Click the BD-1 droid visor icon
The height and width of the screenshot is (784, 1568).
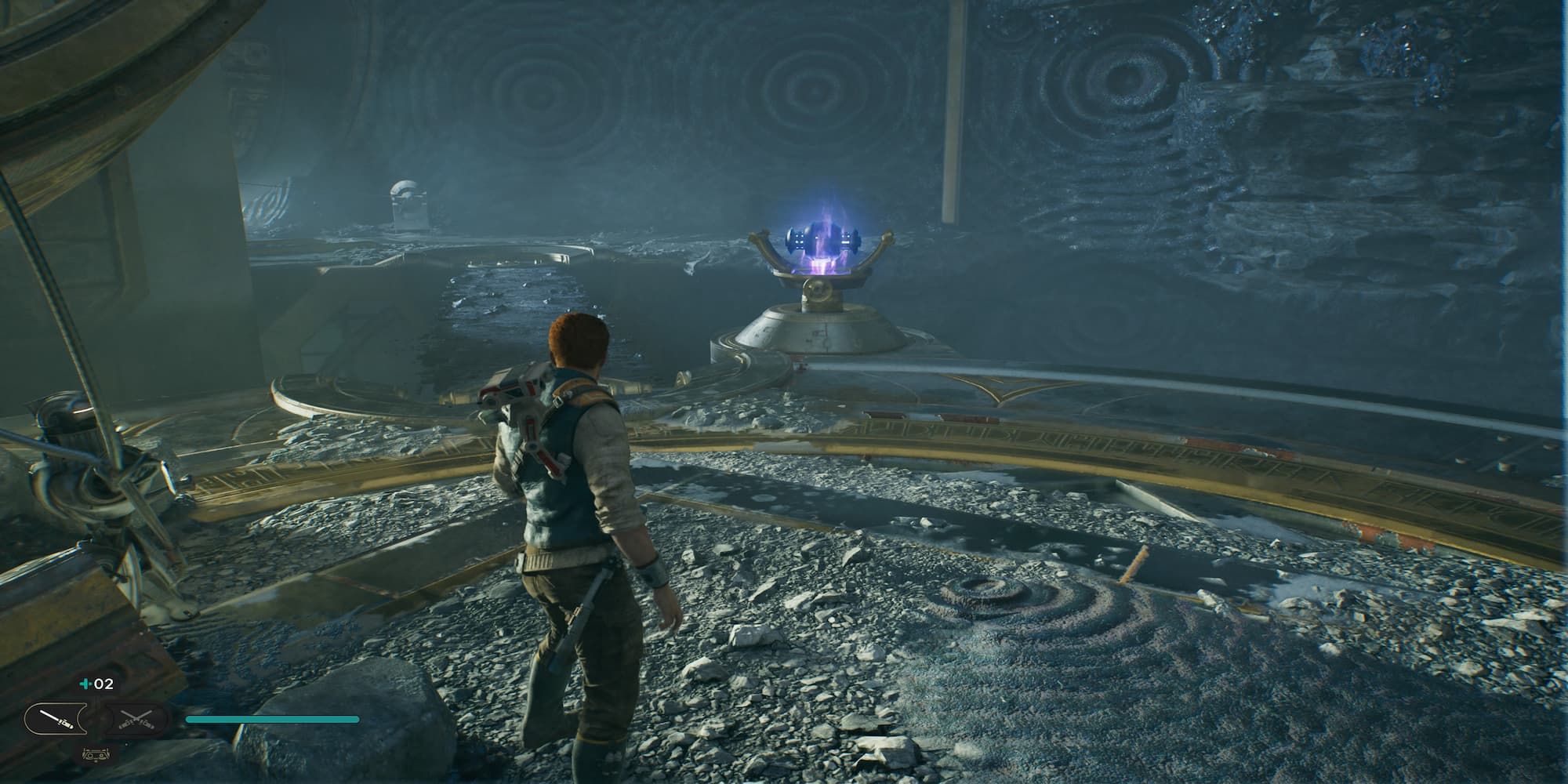pyautogui.click(x=94, y=755)
